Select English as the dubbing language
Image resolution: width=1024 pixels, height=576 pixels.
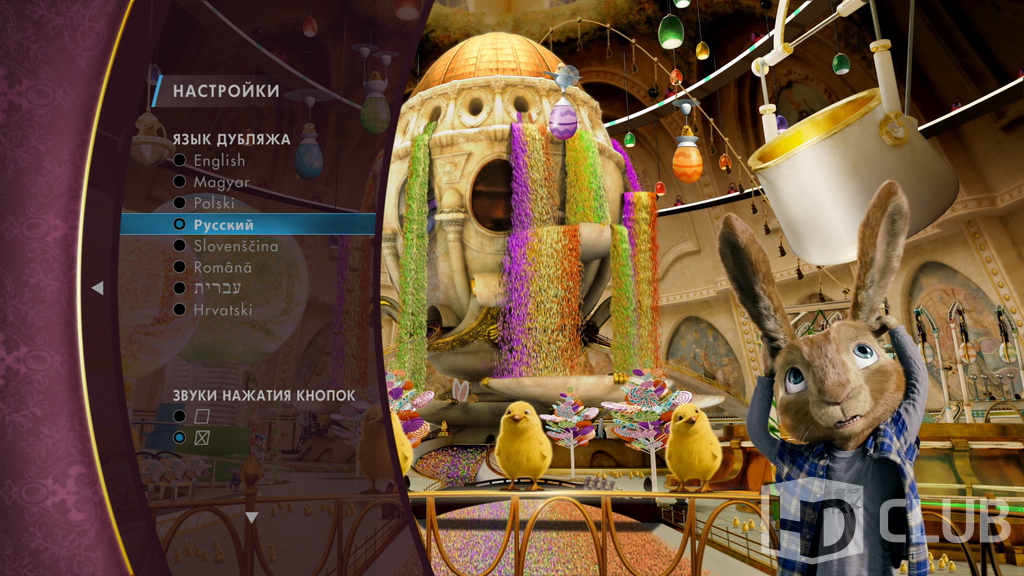coord(219,161)
